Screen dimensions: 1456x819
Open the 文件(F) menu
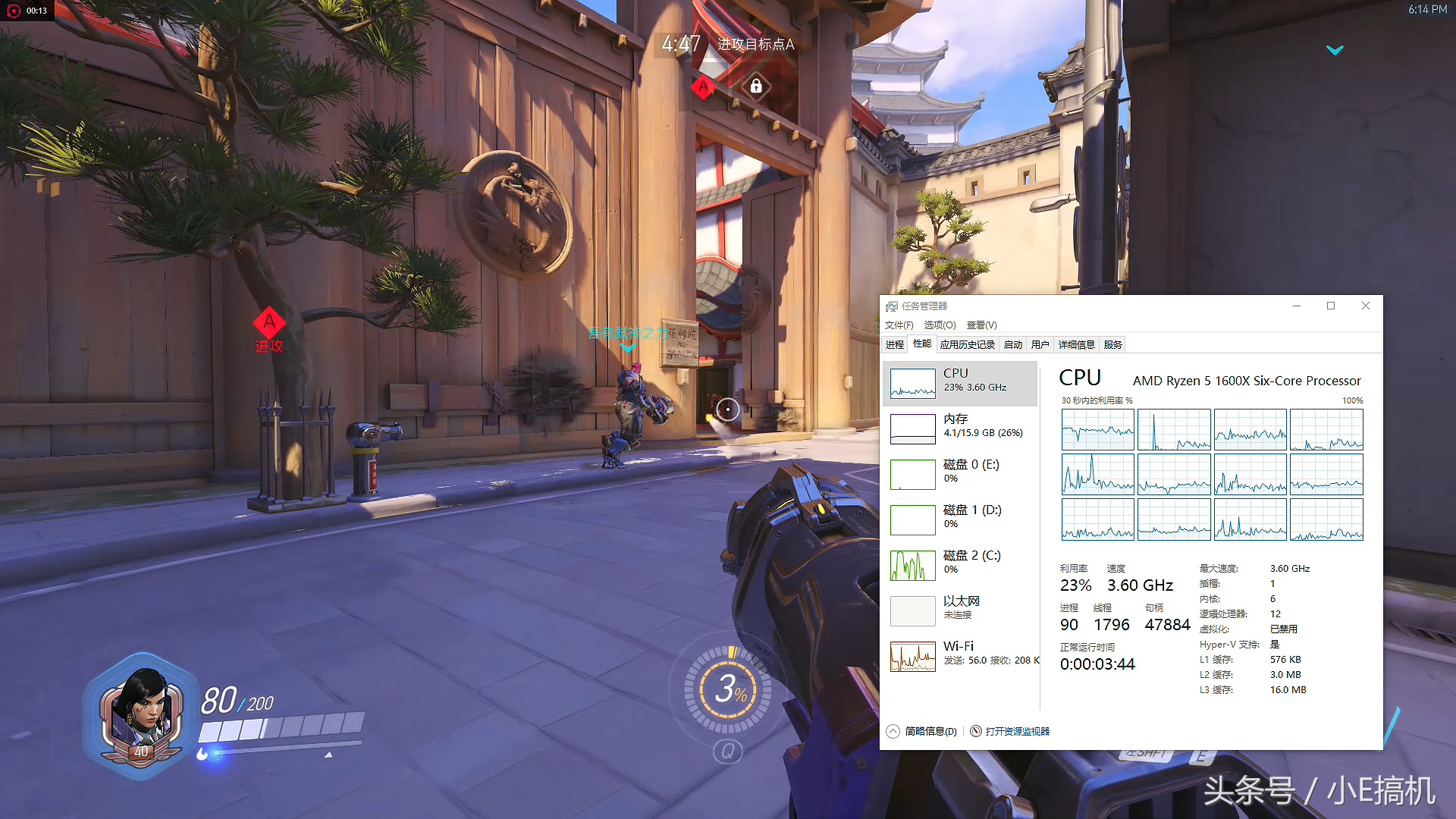899,325
